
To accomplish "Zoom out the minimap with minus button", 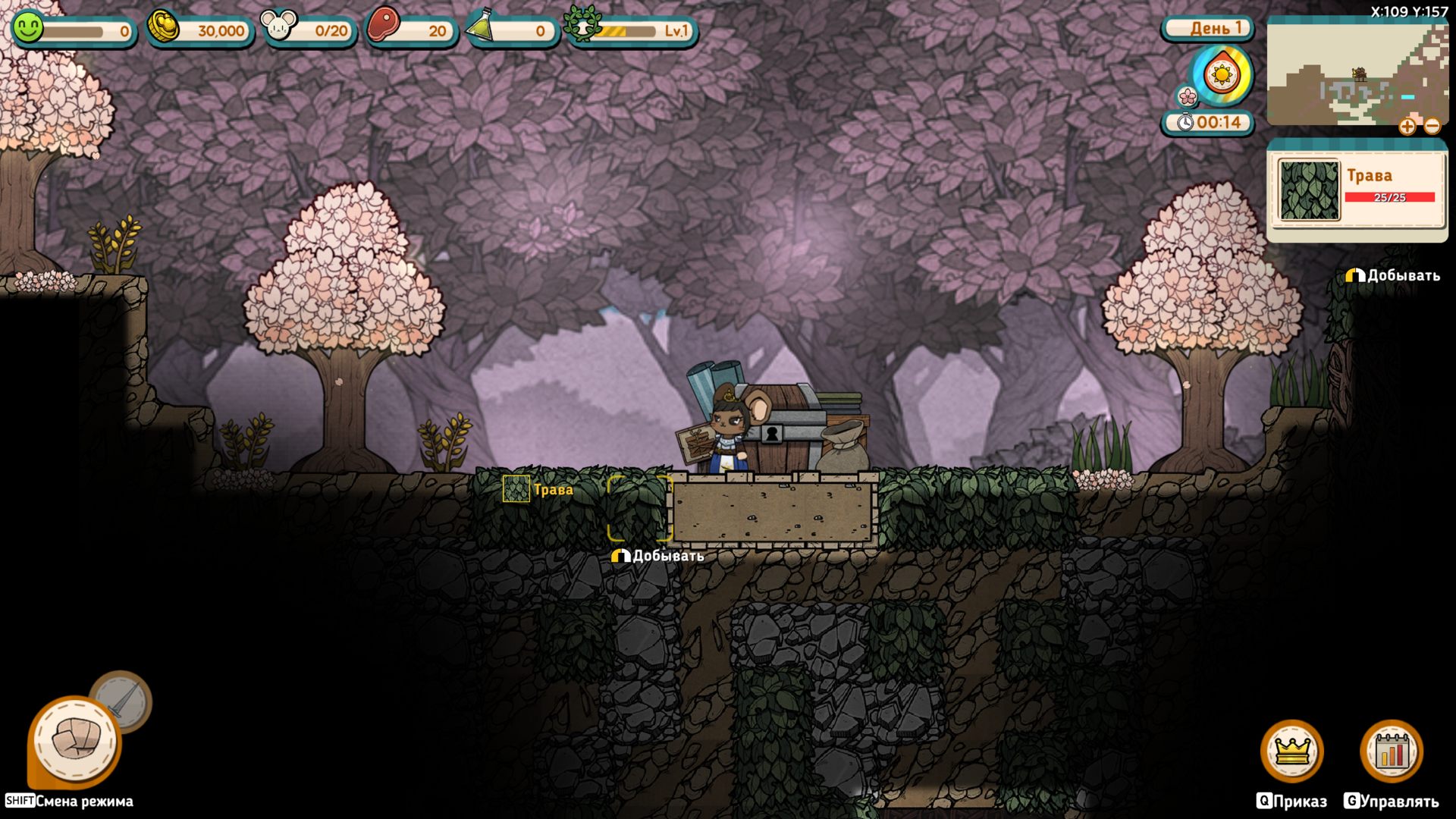I will coord(1432,127).
